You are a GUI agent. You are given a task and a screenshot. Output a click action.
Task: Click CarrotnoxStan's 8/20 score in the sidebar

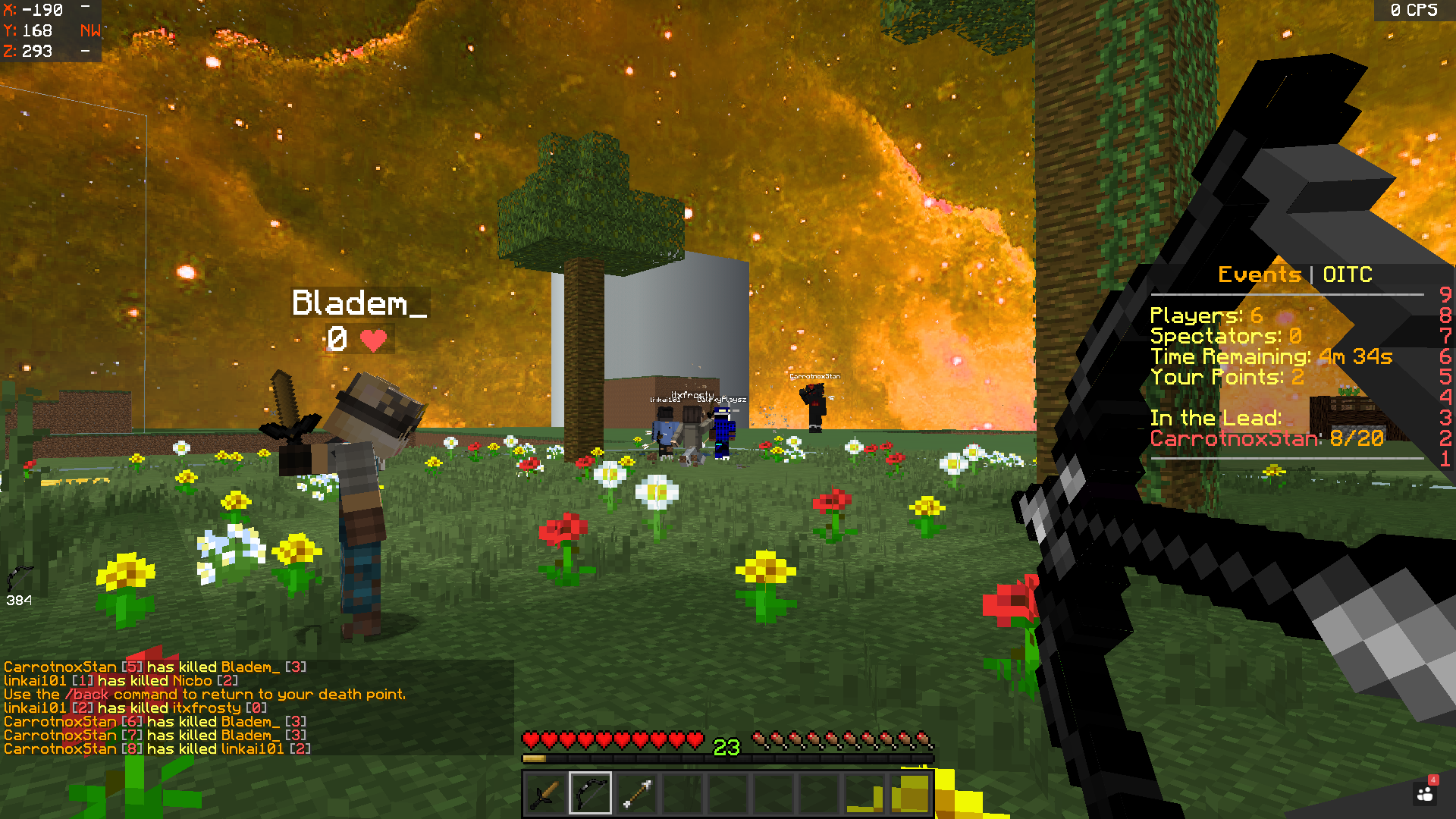1357,438
